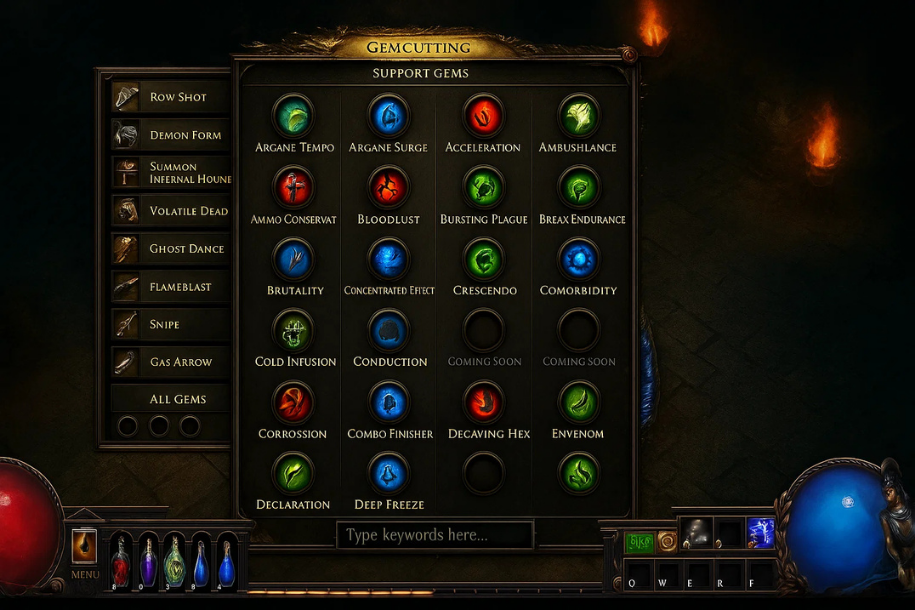Select the Gas Arrow skill
This screenshot has width=915, height=610.
170,362
